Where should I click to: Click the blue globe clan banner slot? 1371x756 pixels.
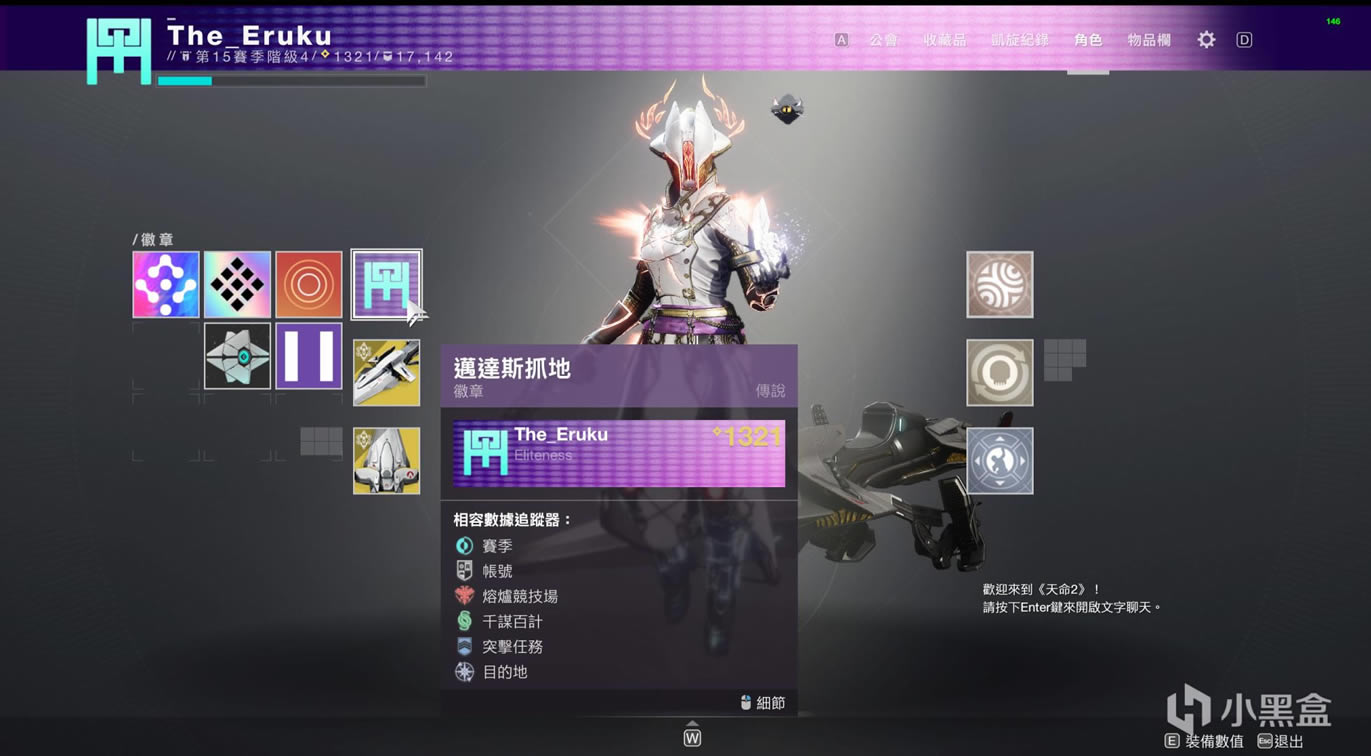pyautogui.click(x=999, y=461)
